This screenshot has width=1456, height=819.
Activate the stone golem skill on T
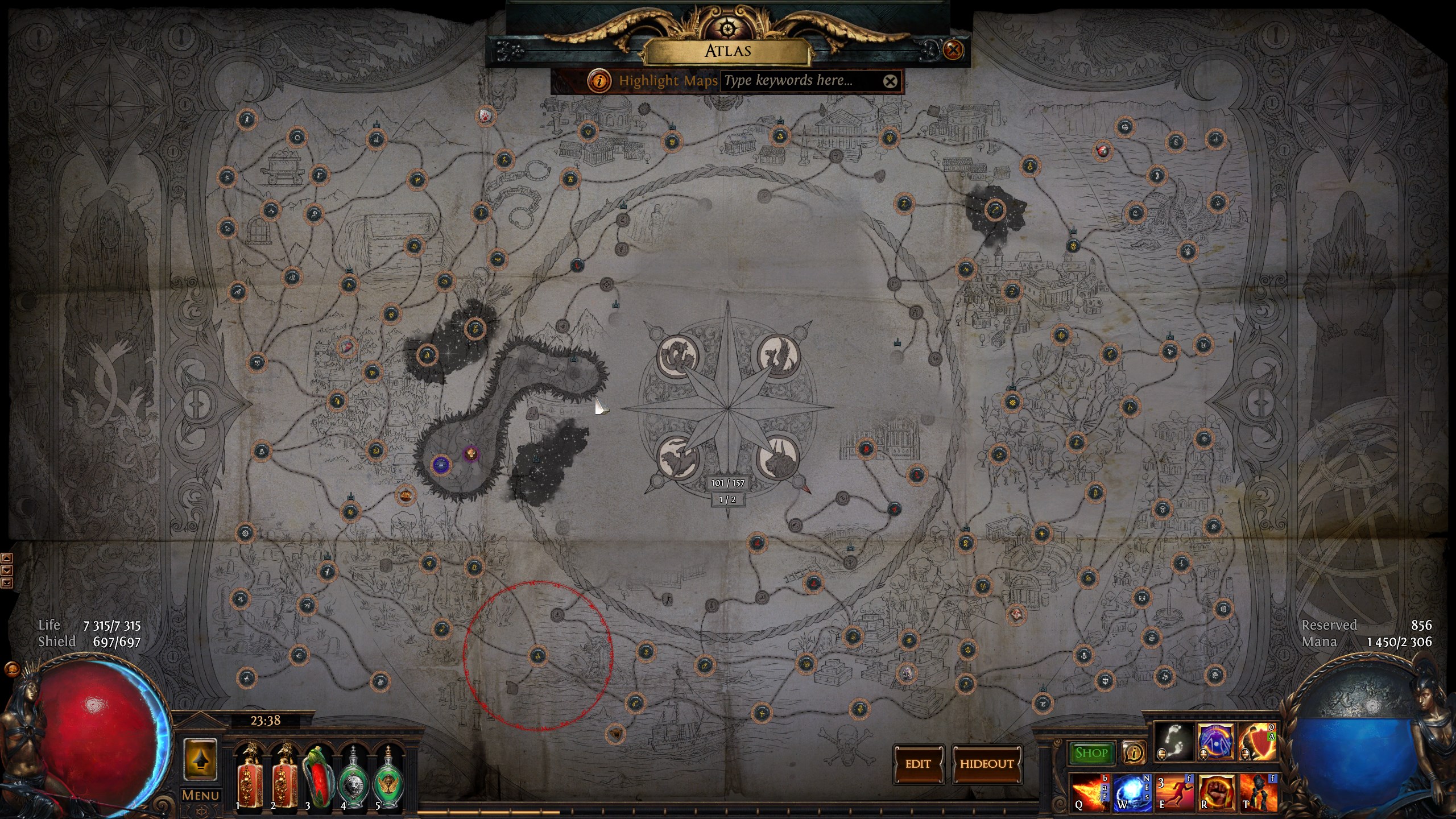1258,792
